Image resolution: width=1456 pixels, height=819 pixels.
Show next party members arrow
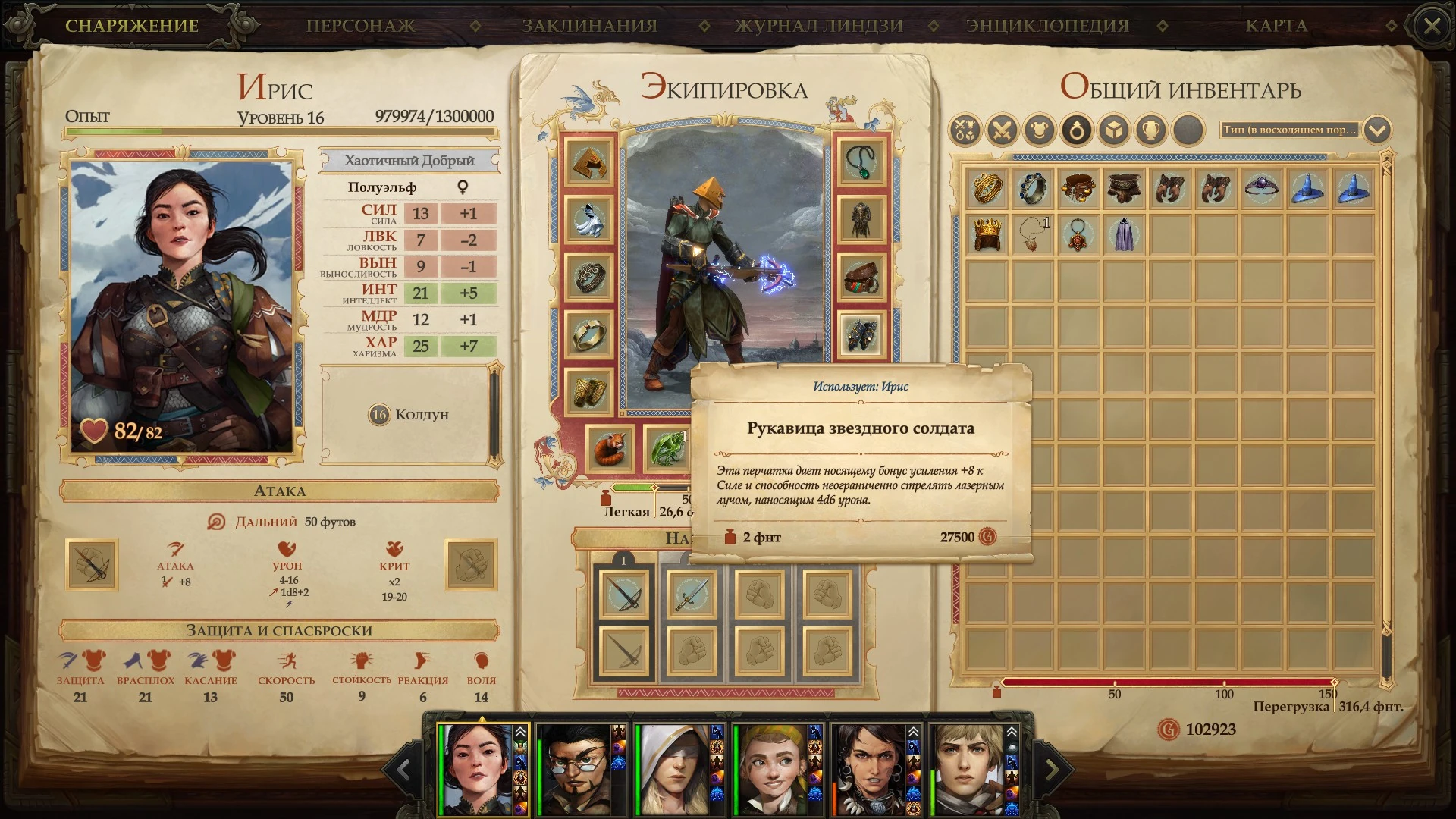coord(1053,770)
